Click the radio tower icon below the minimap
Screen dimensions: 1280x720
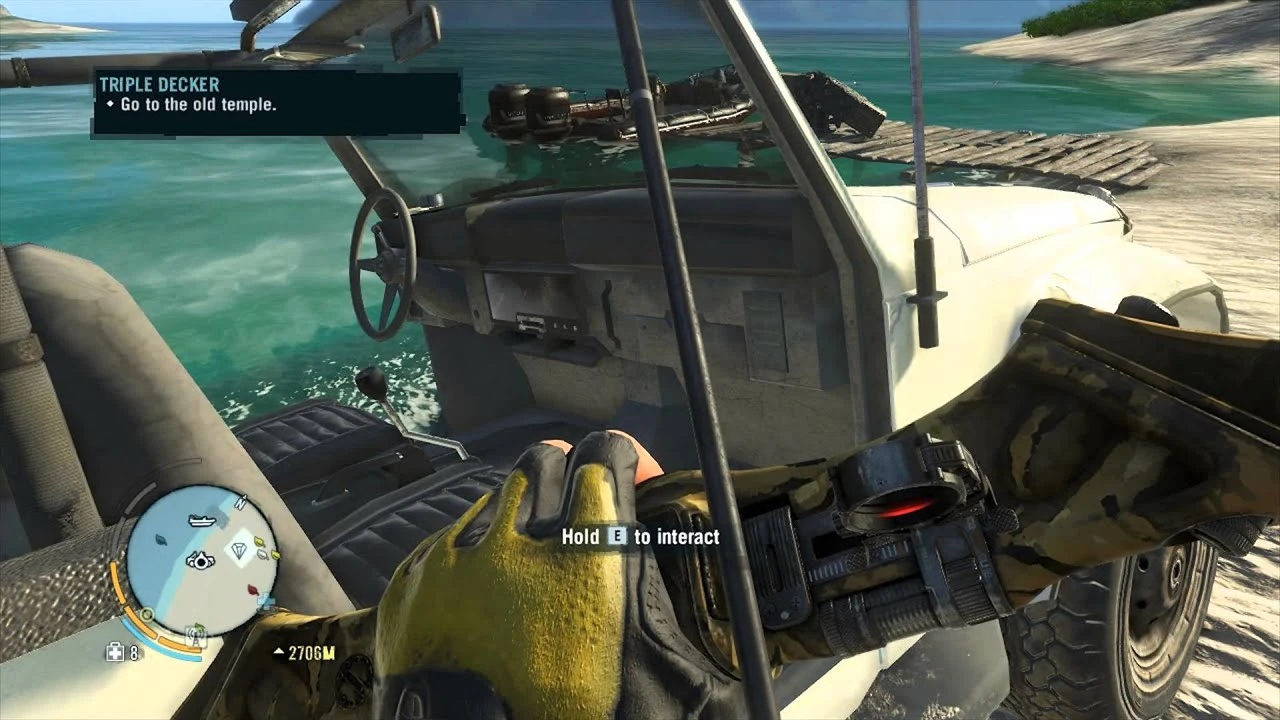point(194,634)
